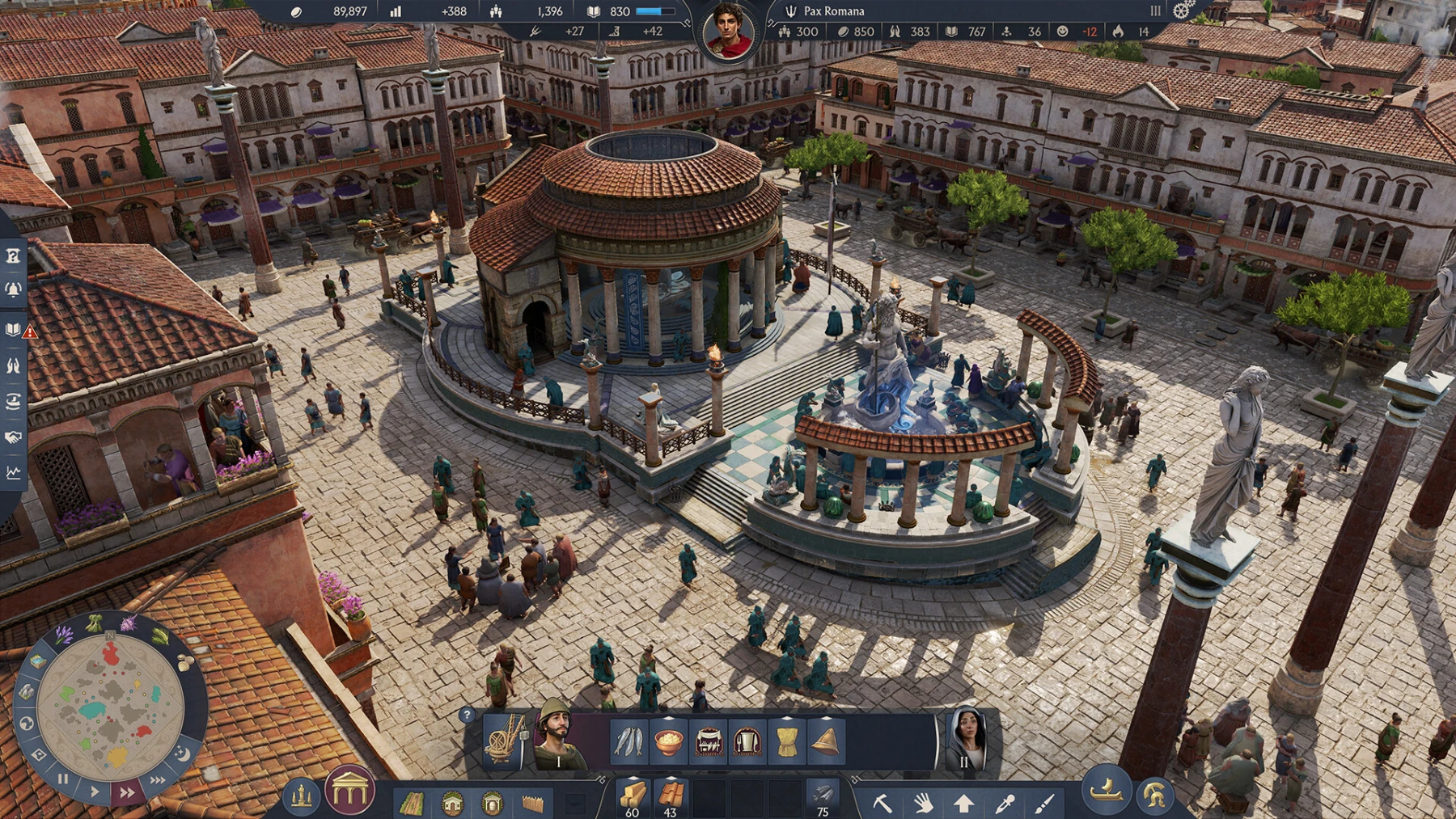Toggle fast-forward game speed
The width and height of the screenshot is (1456, 819).
(x=127, y=792)
